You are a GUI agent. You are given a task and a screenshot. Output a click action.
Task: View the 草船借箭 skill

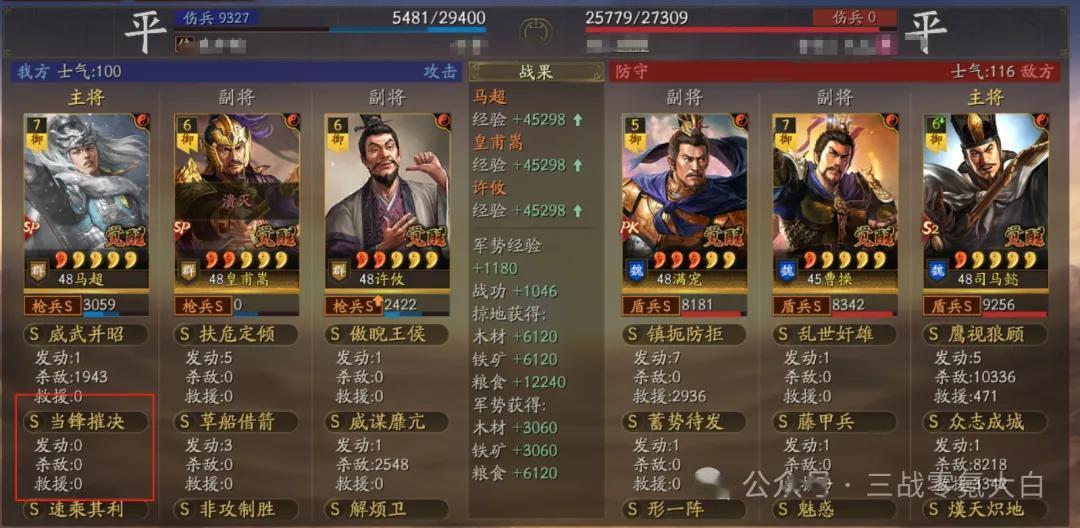[236, 422]
